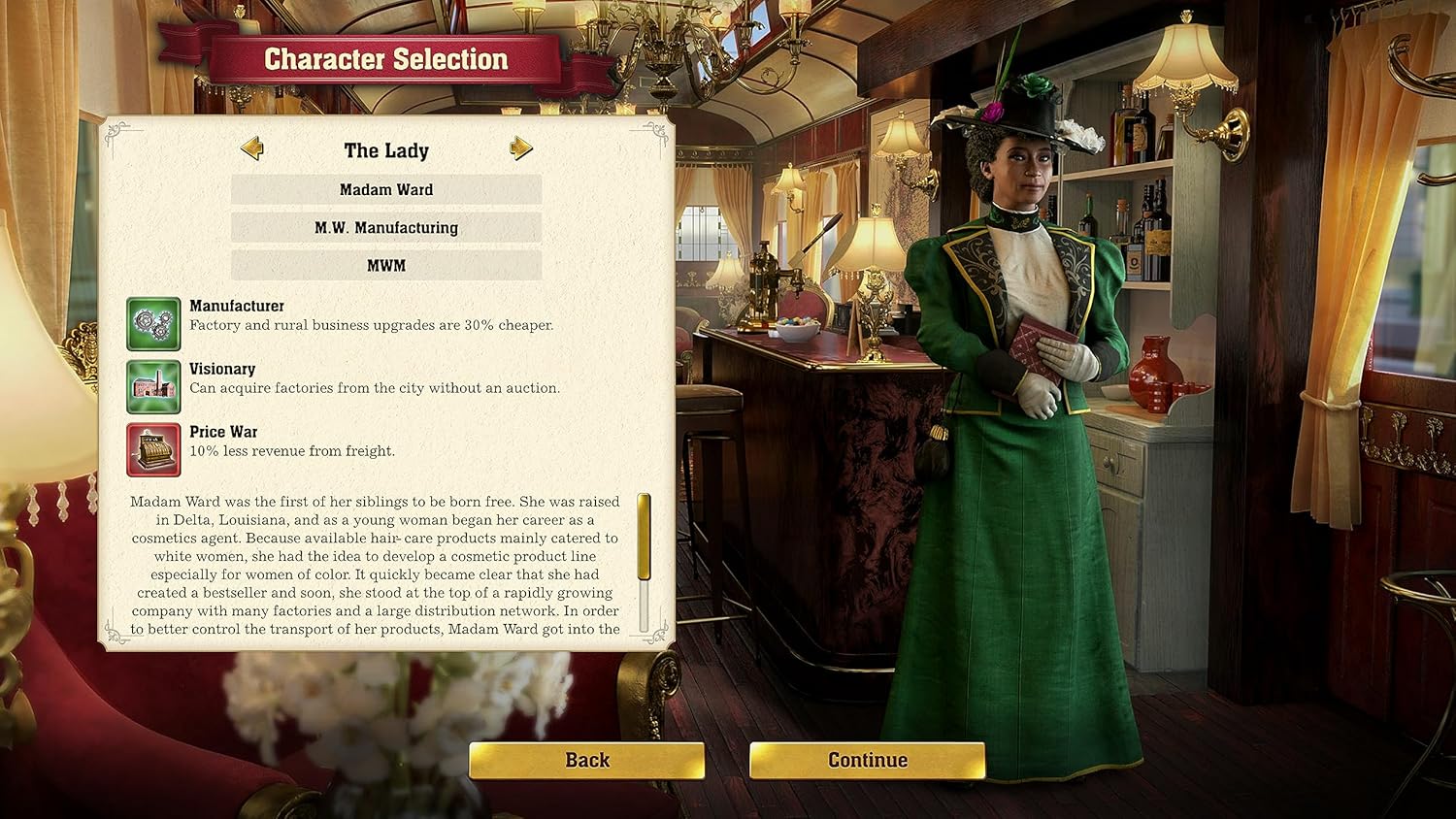This screenshot has width=1456, height=819.
Task: Click the red-framed Price War trait badge
Action: 154,447
